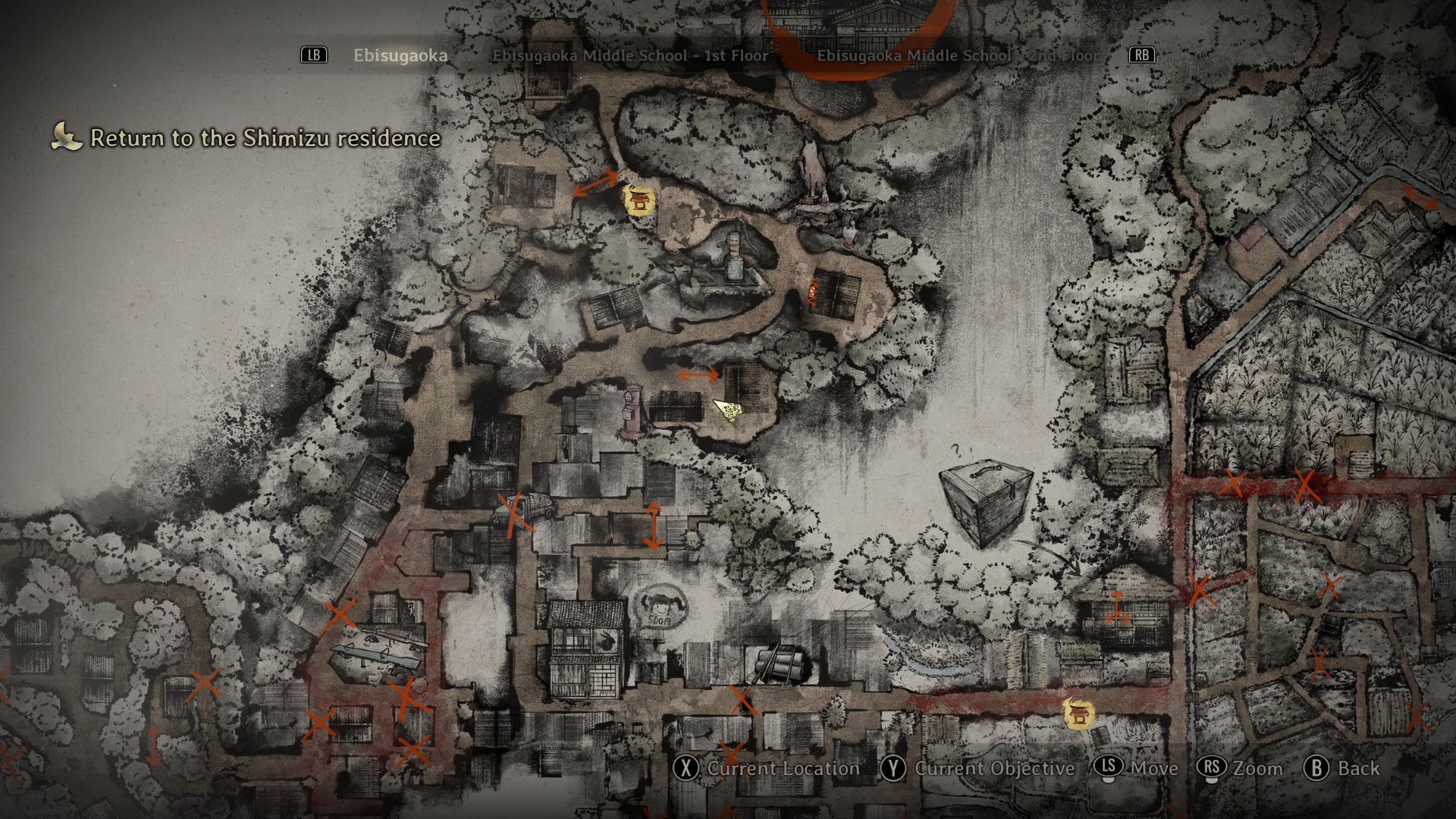Show Ebisugaoka Middle School 2nd Floor map
This screenshot has height=819, width=1456.
(958, 55)
